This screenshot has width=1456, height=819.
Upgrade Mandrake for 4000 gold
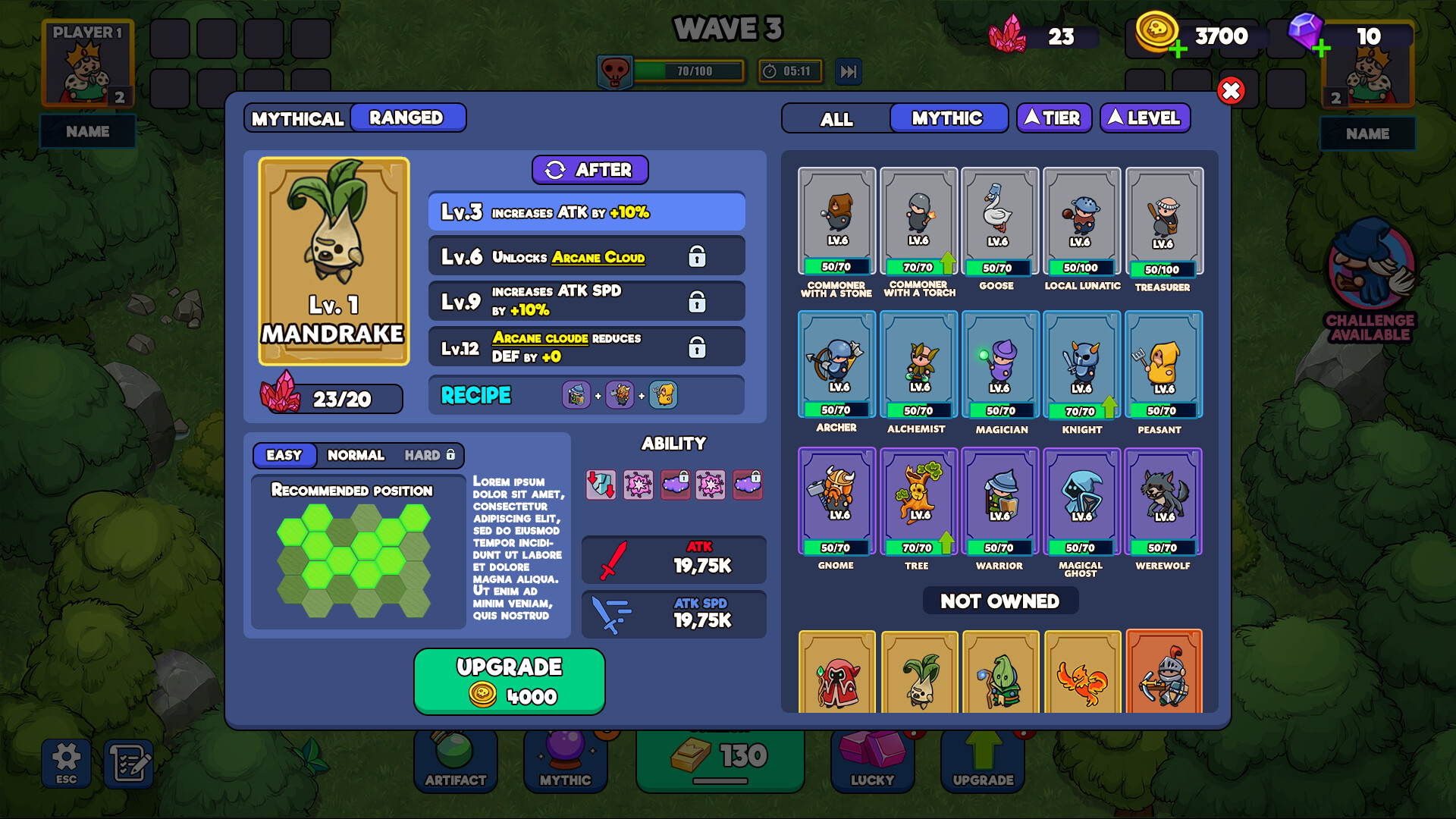click(x=509, y=681)
